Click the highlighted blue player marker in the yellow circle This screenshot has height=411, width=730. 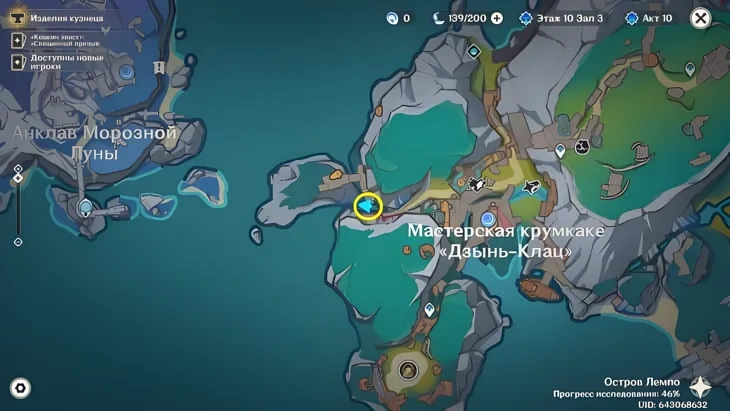click(368, 206)
